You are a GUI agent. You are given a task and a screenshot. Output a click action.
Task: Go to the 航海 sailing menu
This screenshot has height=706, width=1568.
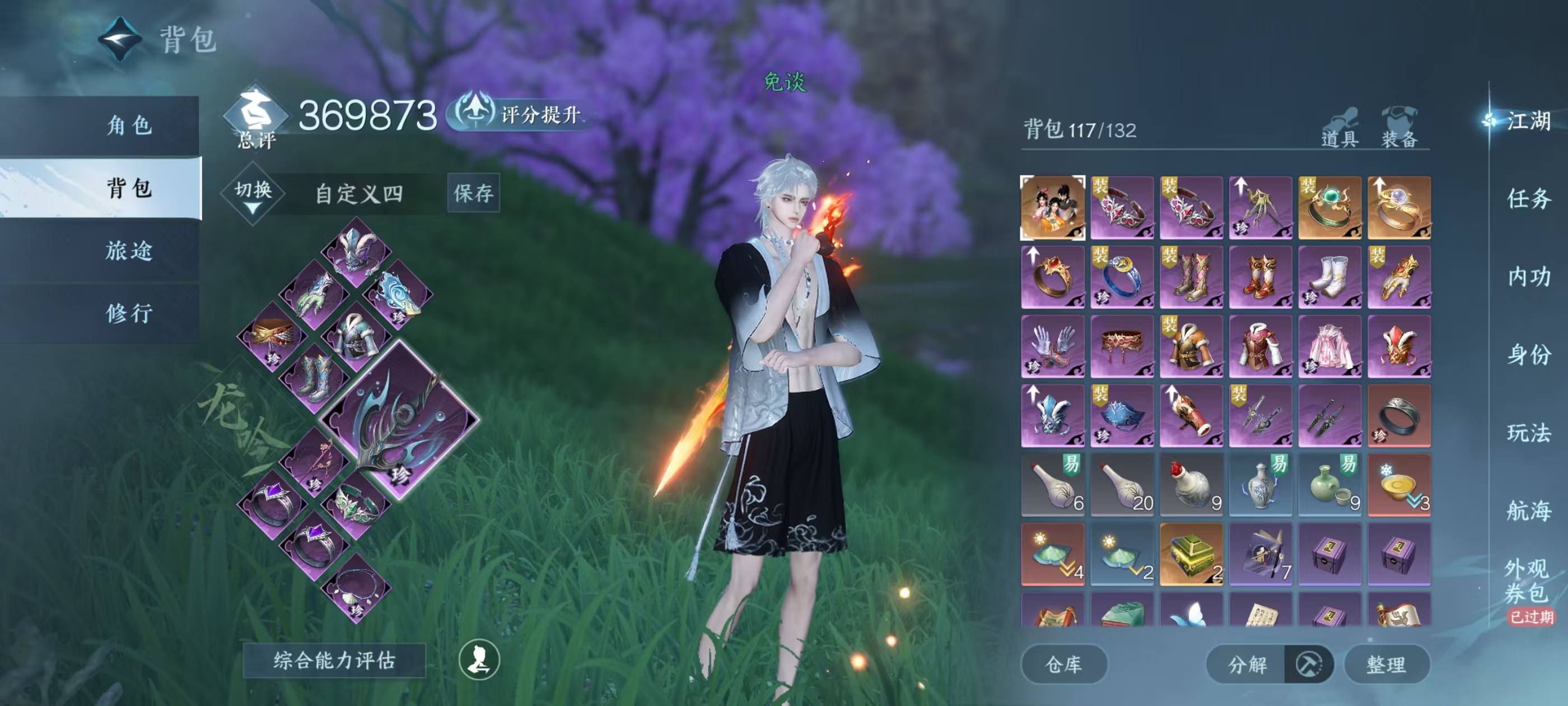tap(1528, 510)
